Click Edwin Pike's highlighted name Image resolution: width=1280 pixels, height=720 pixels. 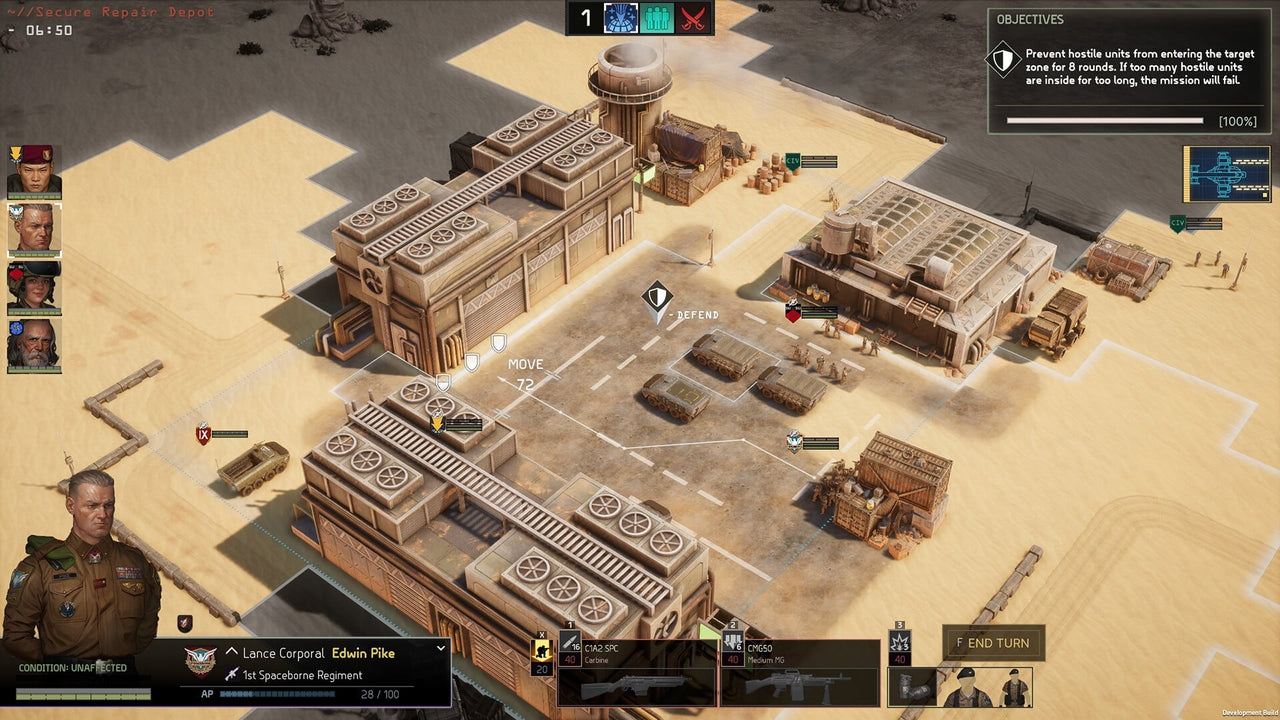[x=365, y=653]
